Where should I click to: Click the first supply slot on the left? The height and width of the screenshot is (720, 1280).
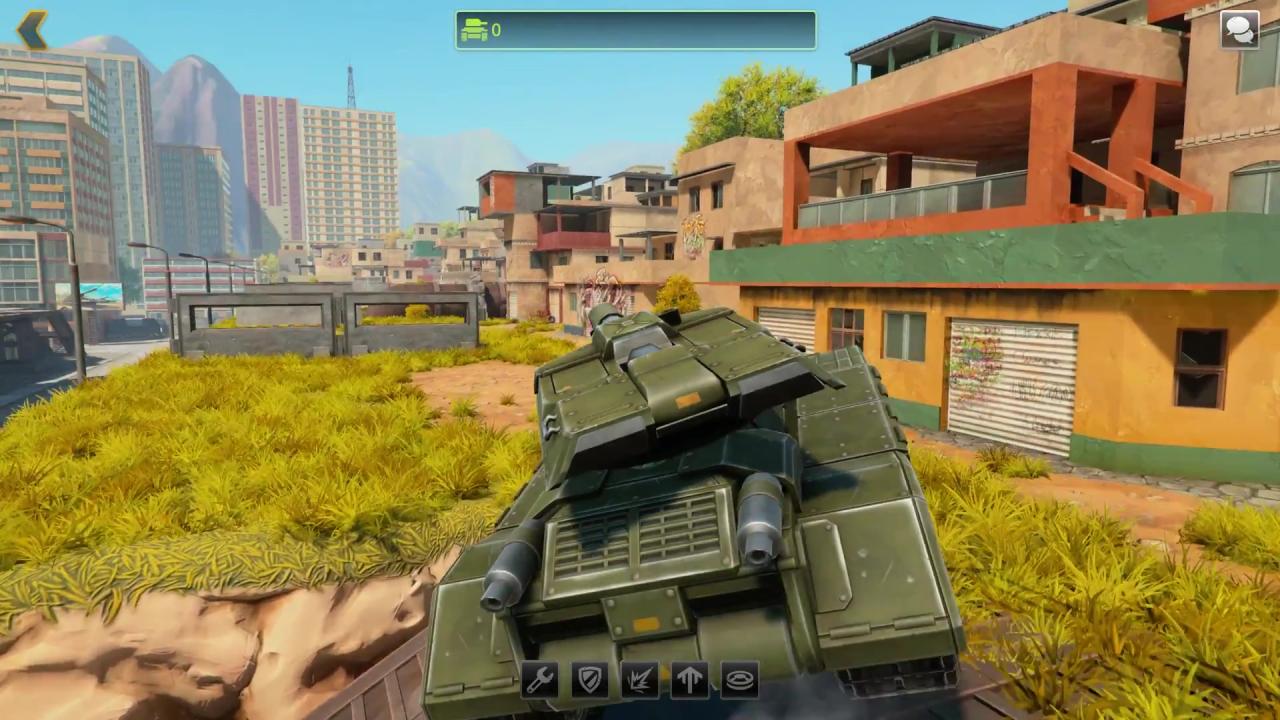pyautogui.click(x=539, y=681)
